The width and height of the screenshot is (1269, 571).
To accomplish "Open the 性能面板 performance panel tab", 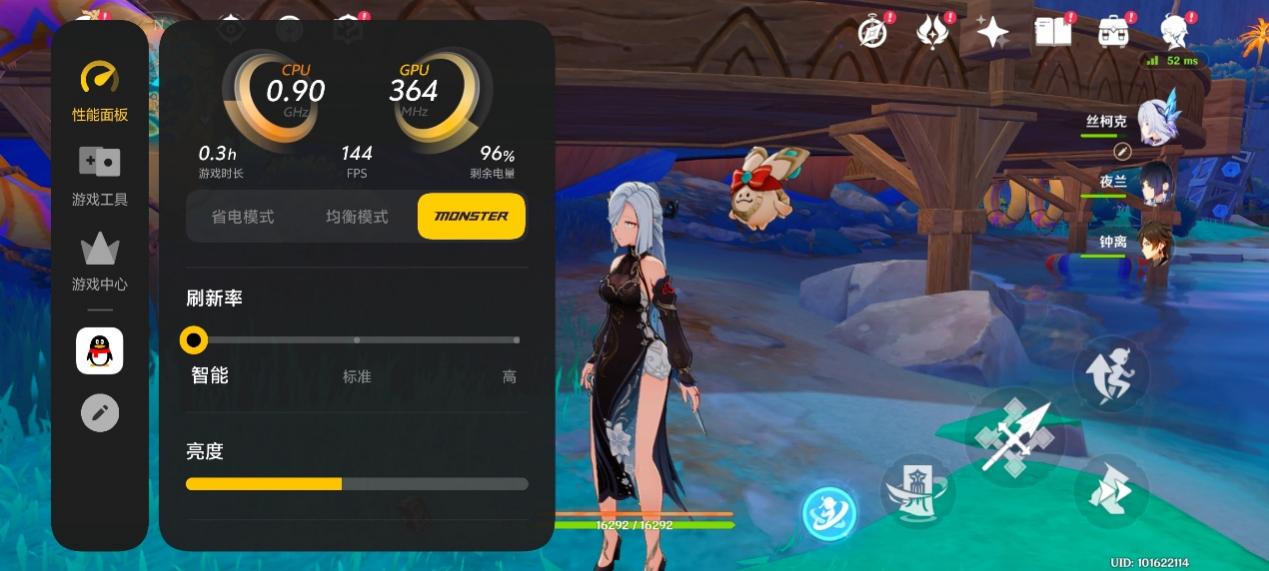I will tap(100, 92).
